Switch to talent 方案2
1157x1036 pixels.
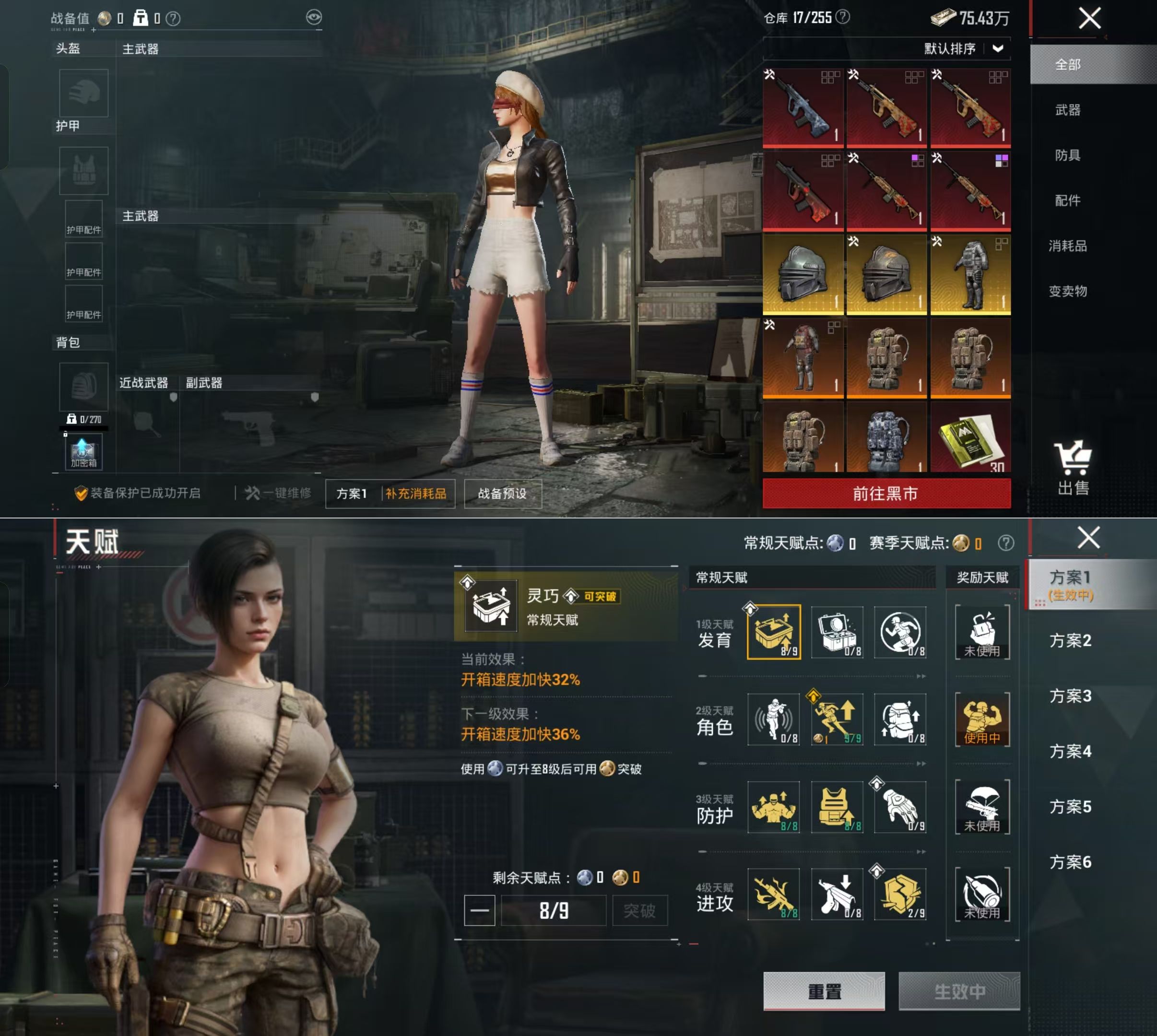1071,640
